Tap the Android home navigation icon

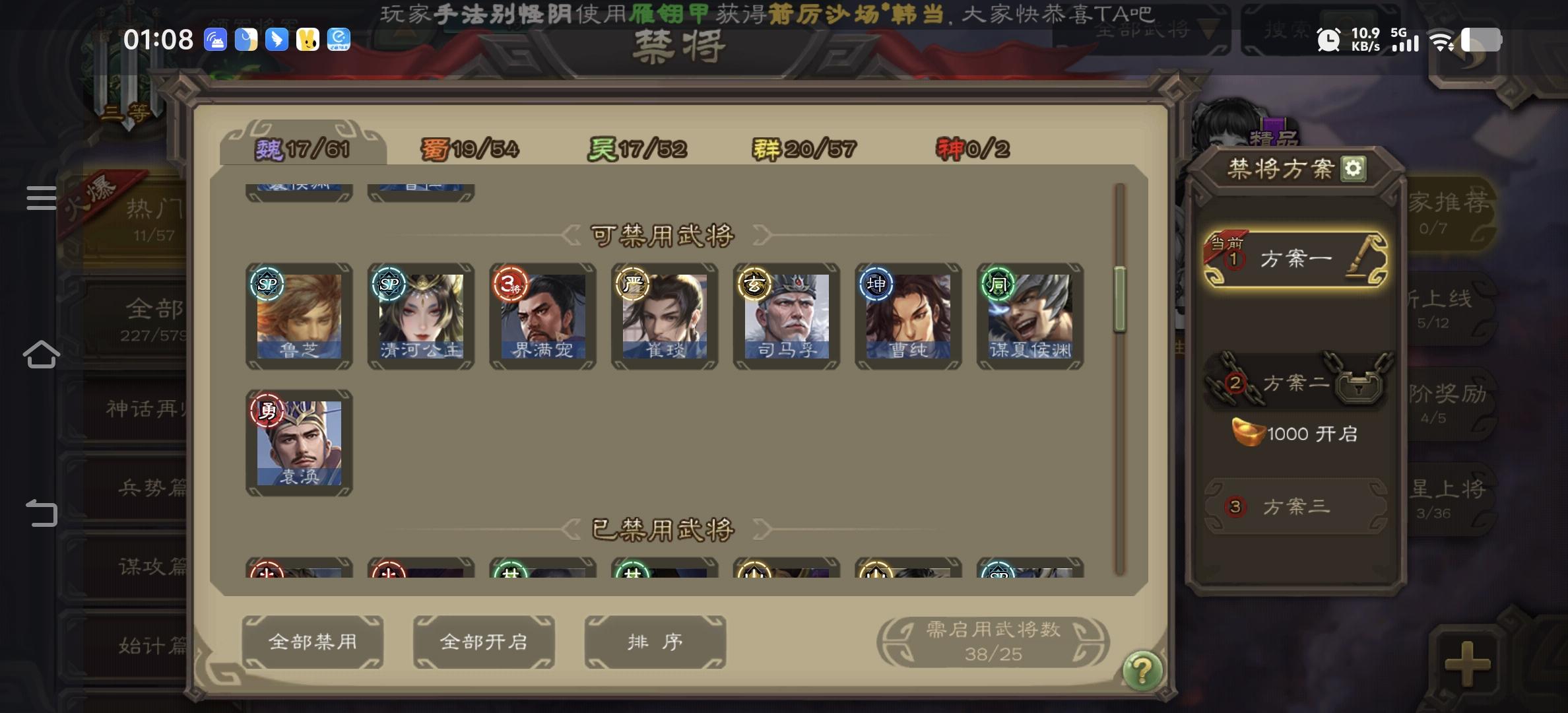click(42, 354)
